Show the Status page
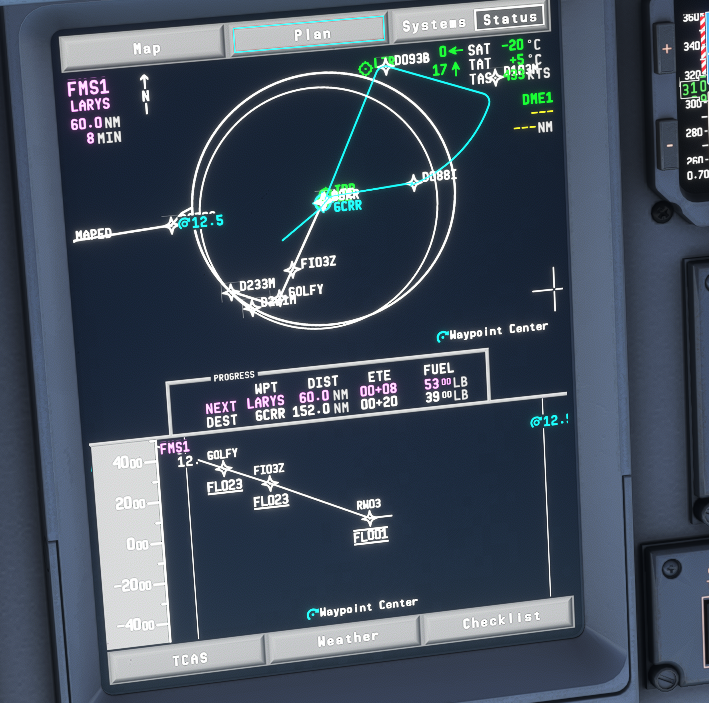Image resolution: width=709 pixels, height=703 pixels. point(509,19)
